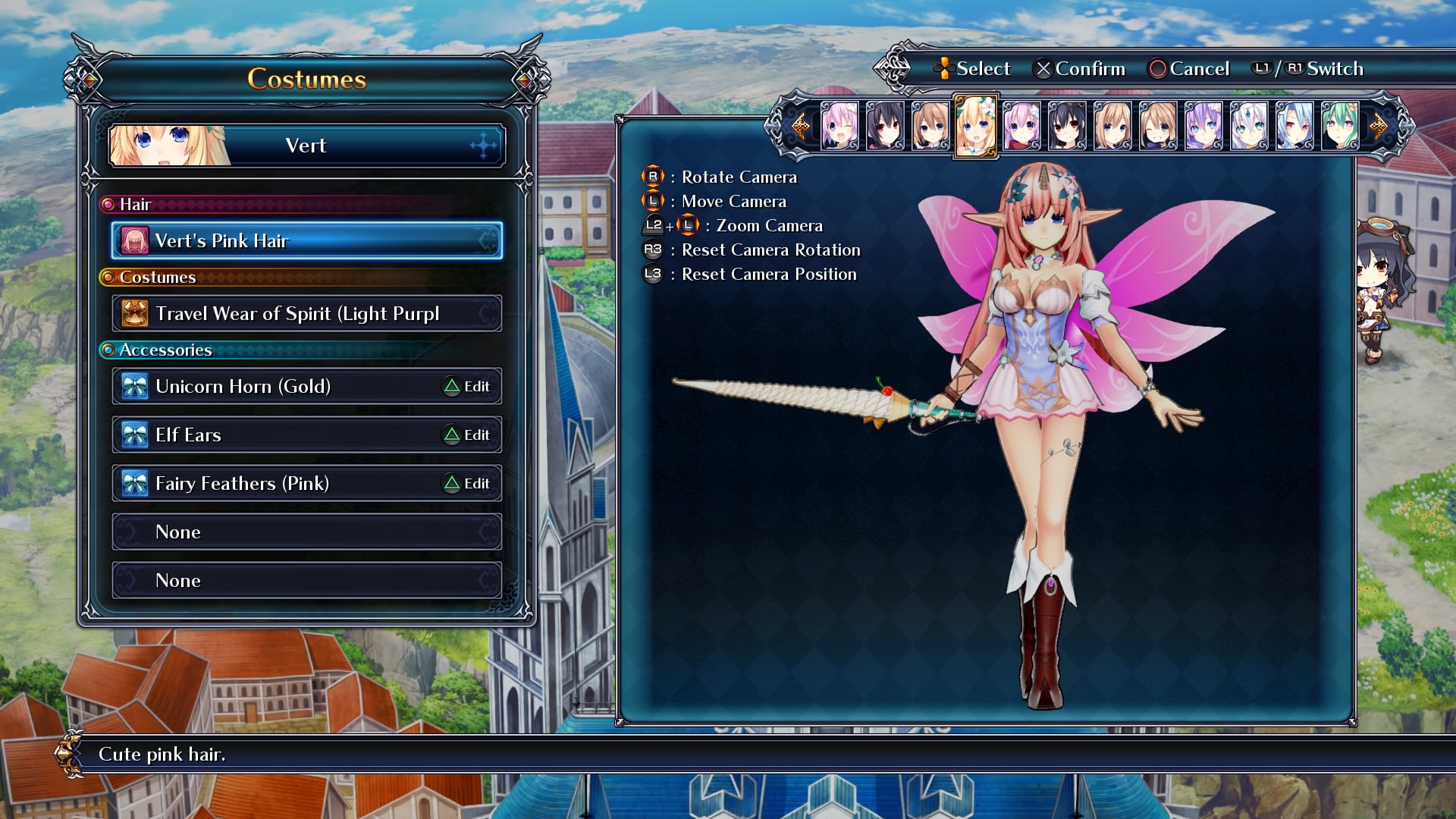Viewport: 1456px width, 819px height.
Task: Edit the Fairy Feathers (Pink) accessory
Action: point(467,484)
